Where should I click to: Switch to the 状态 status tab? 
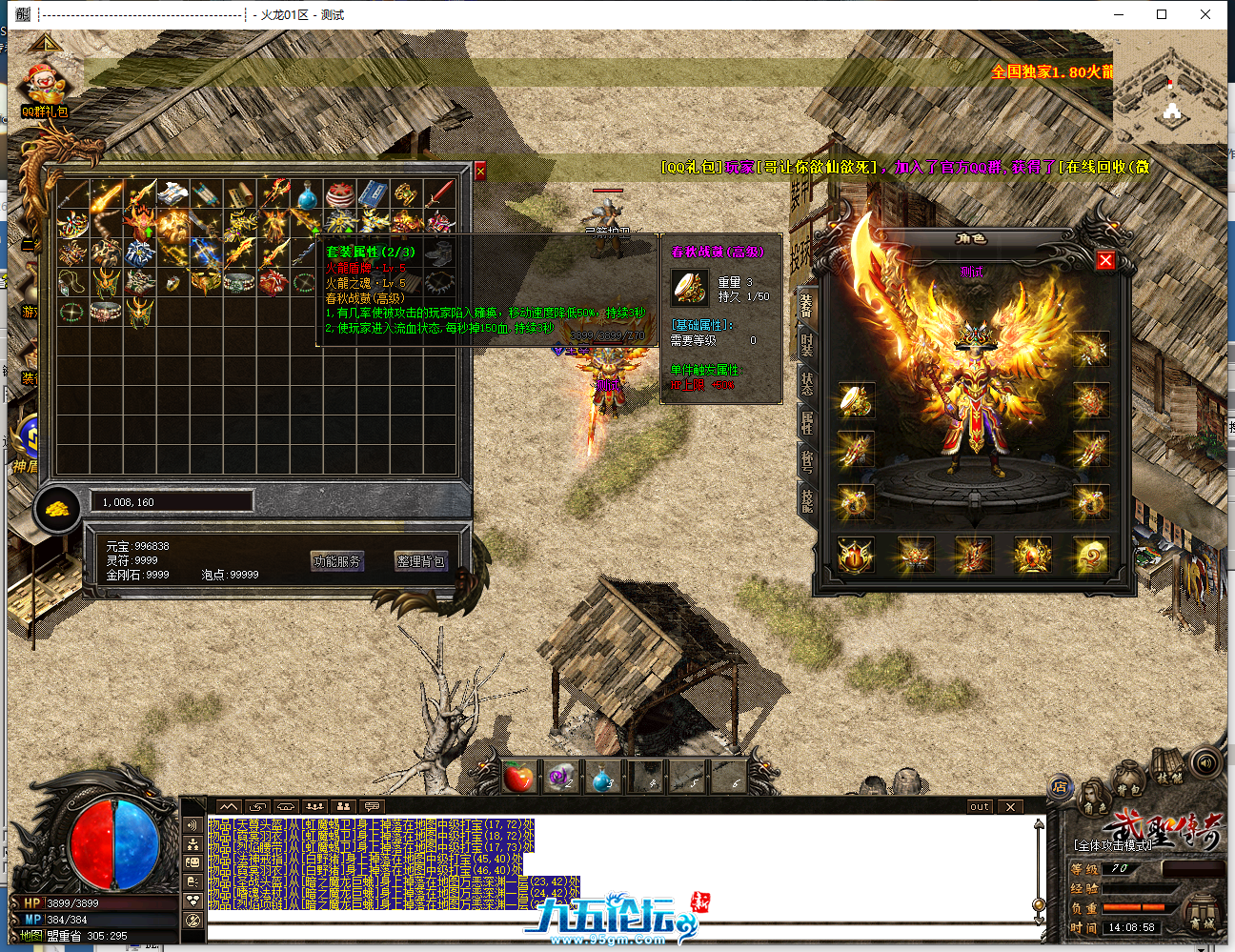pos(807,384)
